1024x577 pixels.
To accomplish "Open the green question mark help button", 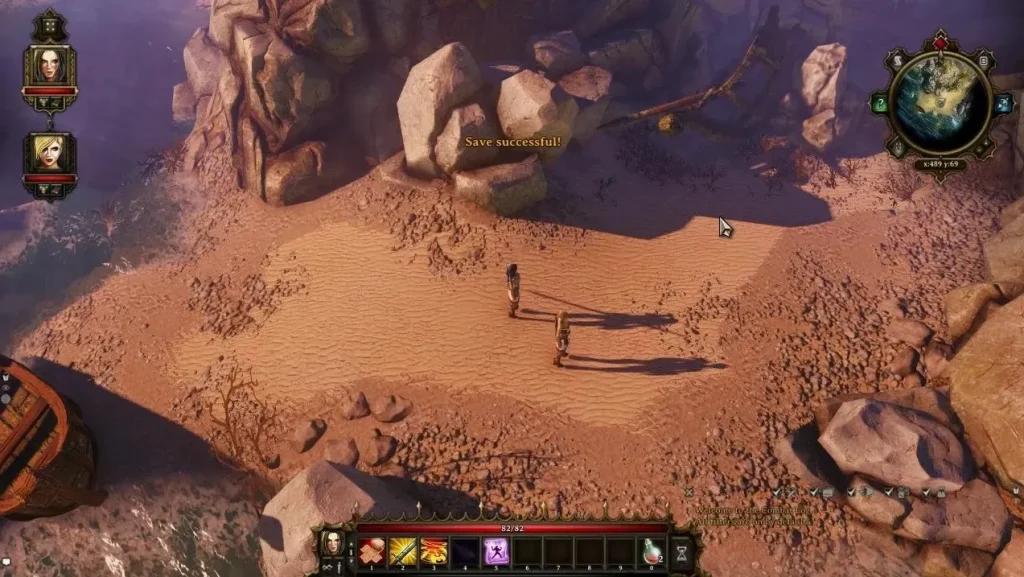I will click(880, 103).
